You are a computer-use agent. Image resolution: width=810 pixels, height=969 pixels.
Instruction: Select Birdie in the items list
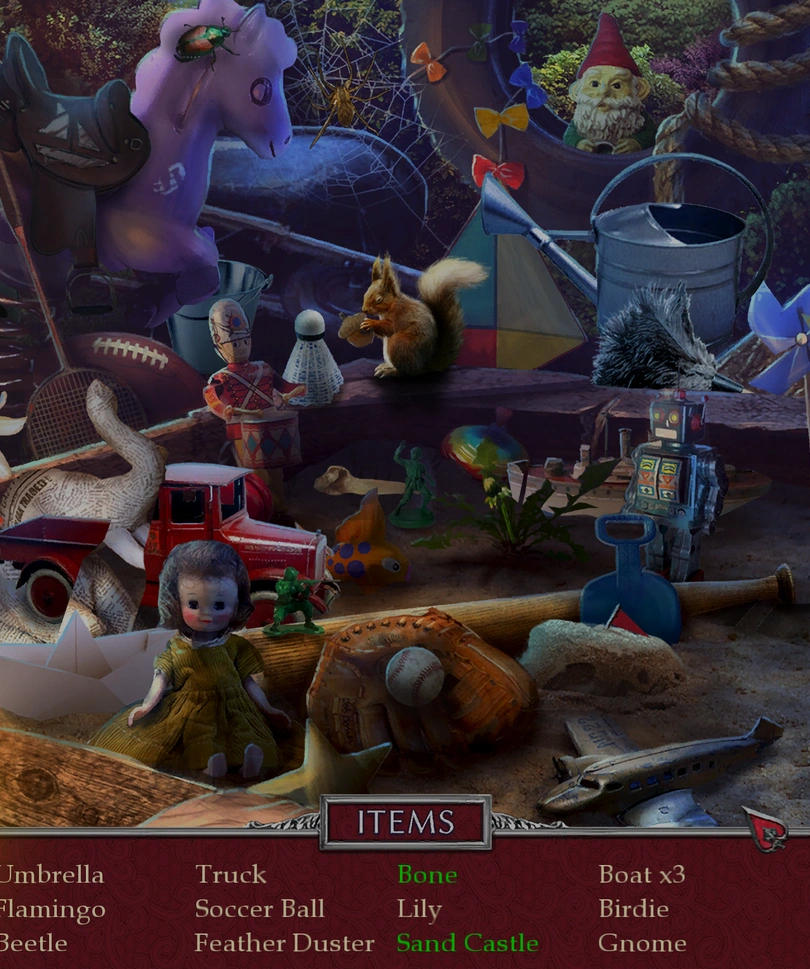coord(633,910)
